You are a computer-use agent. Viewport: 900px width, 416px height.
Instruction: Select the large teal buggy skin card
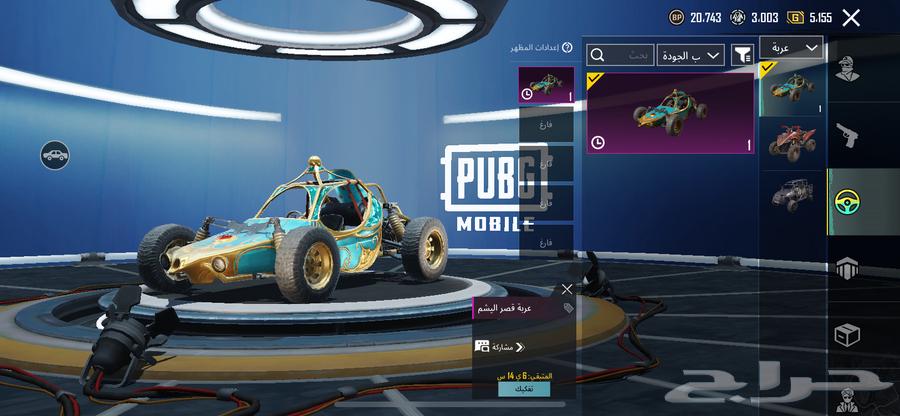tap(670, 112)
